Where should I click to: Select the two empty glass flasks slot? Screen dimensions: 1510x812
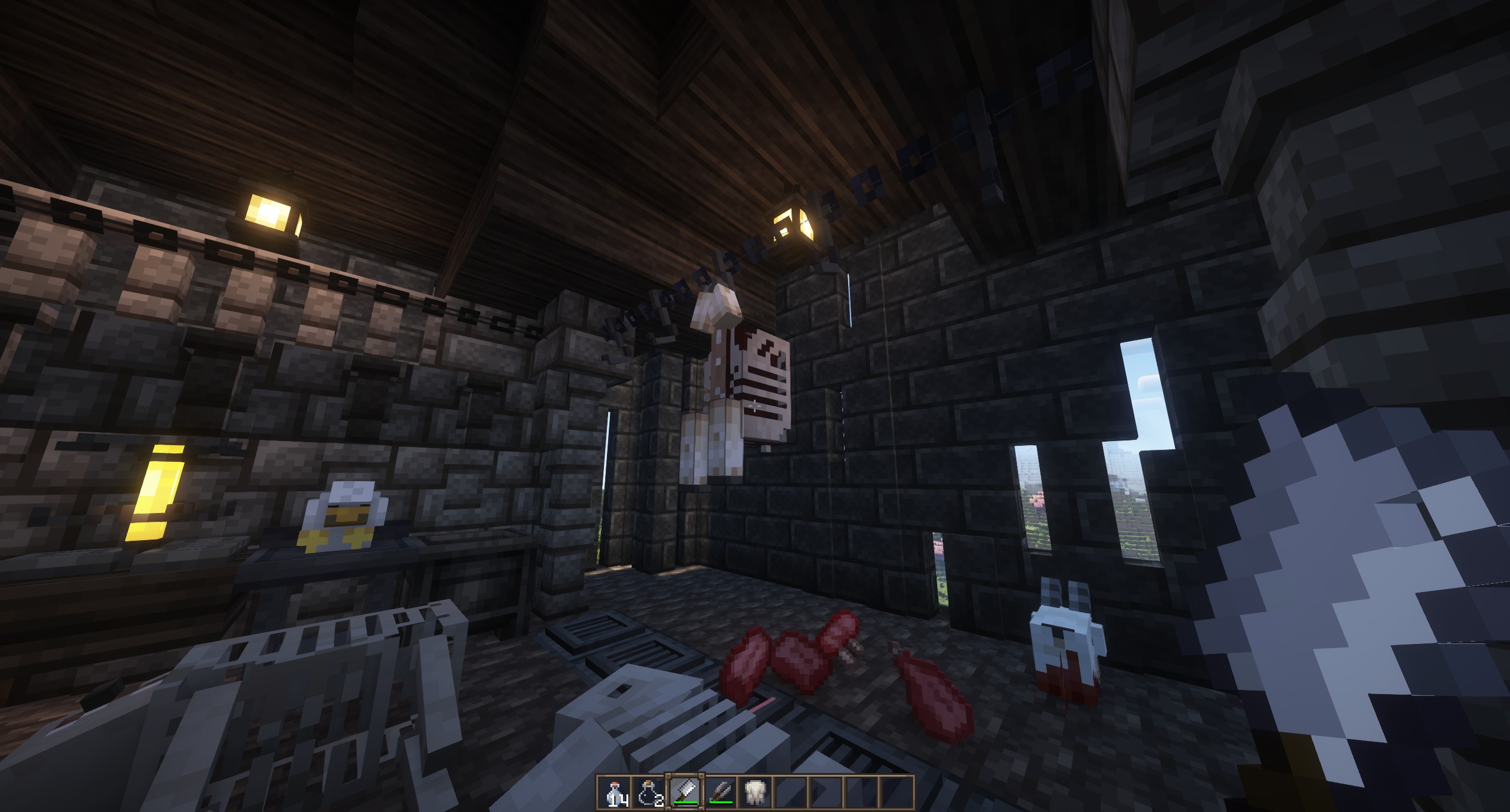pos(649,792)
